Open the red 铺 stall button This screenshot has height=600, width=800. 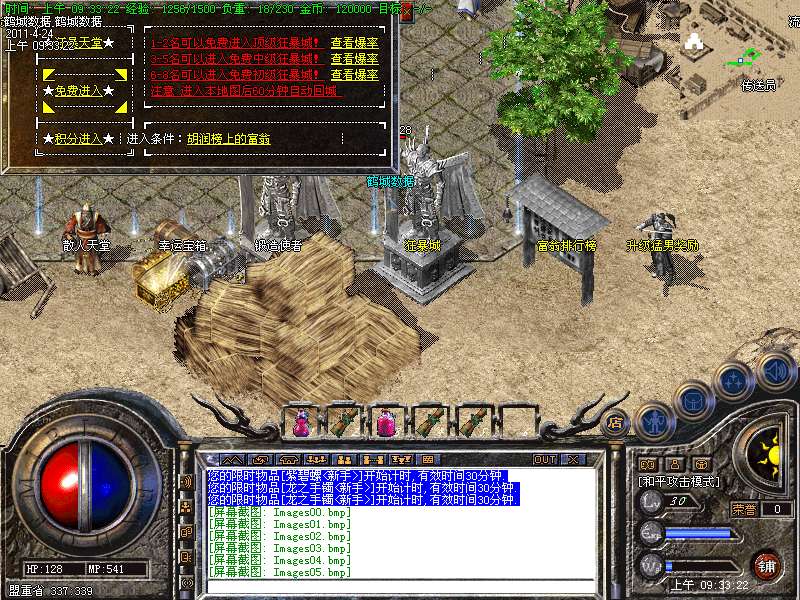click(x=767, y=565)
